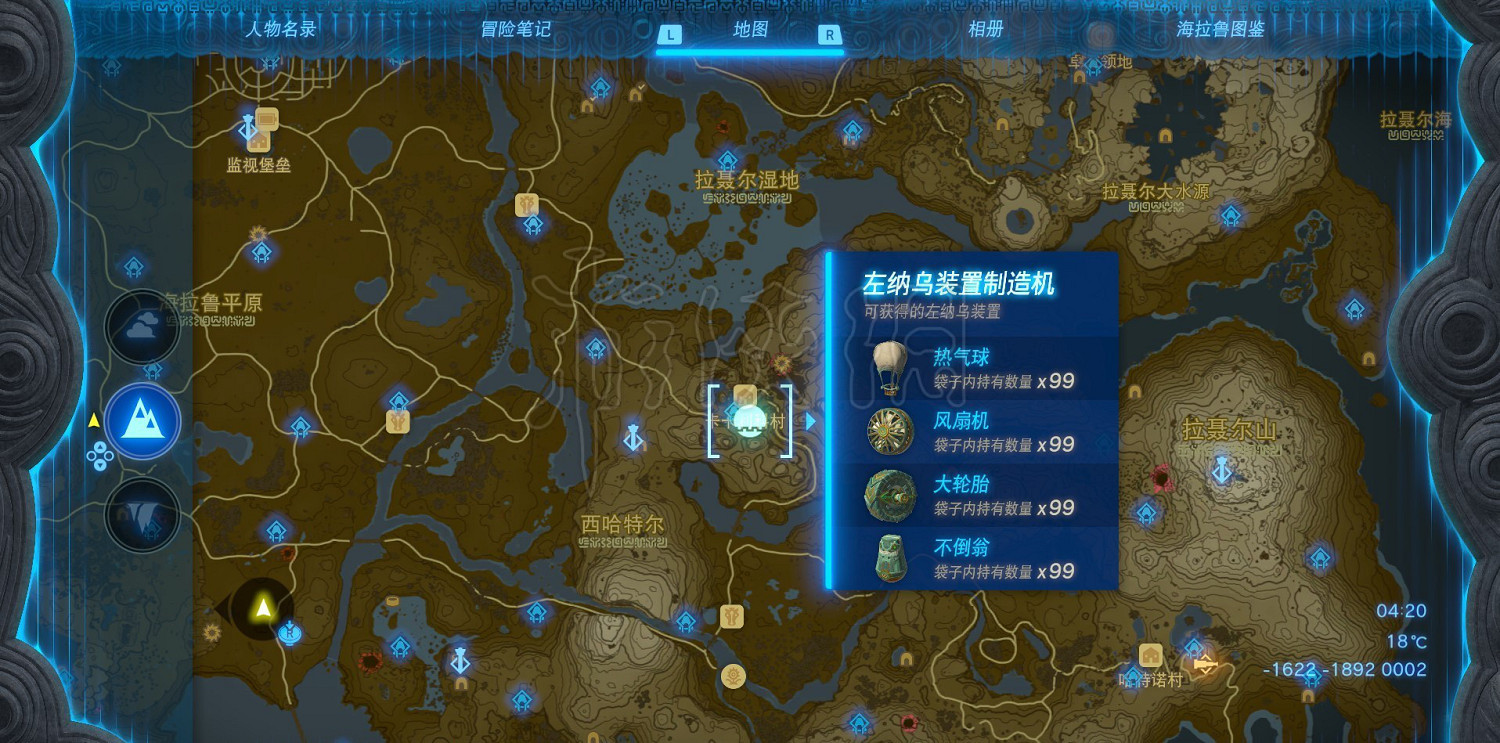This screenshot has width=1500, height=743.
Task: Open the d-pad layer selector cluster
Action: [x=100, y=458]
